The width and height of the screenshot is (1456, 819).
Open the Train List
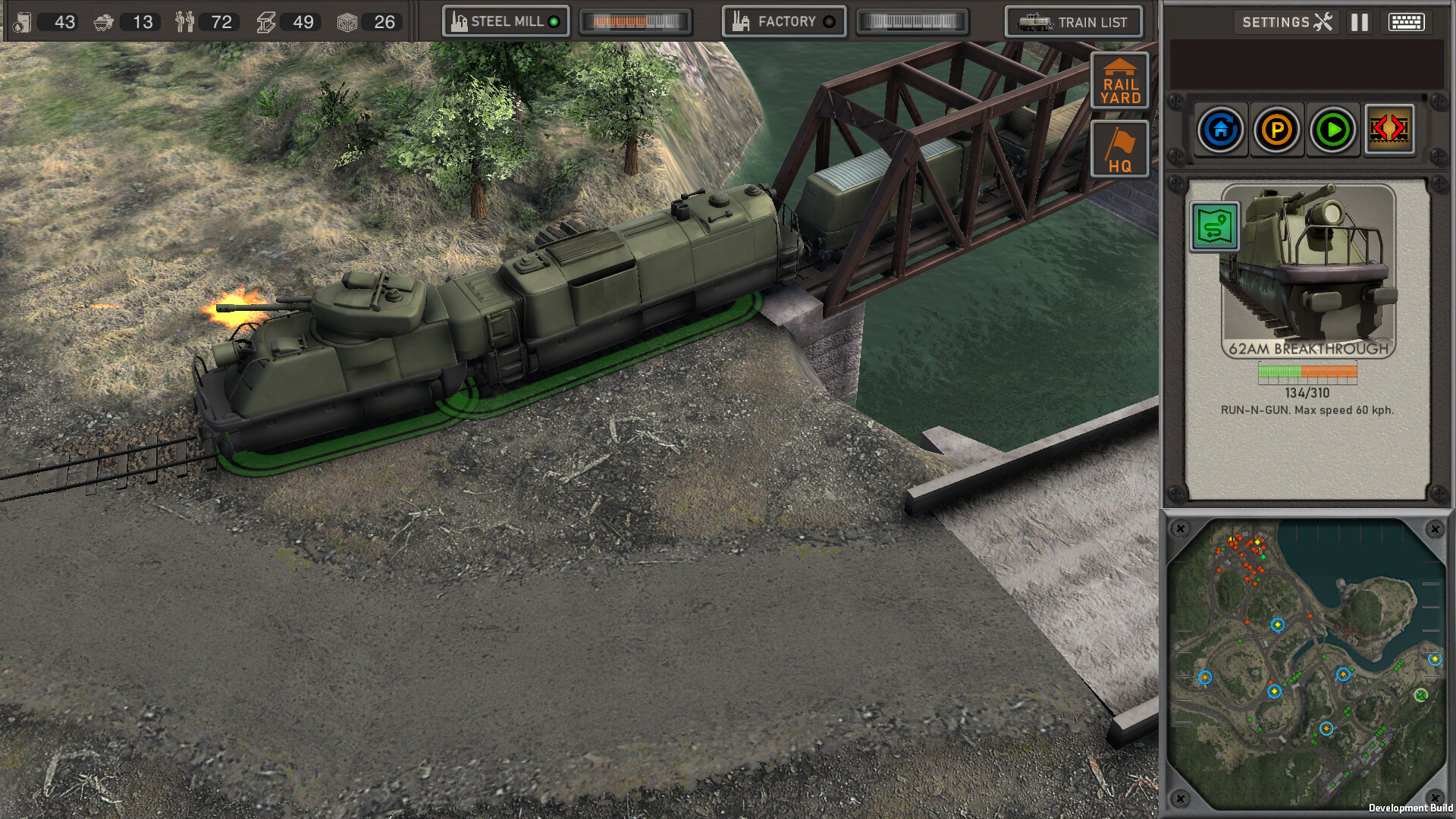(x=1075, y=22)
